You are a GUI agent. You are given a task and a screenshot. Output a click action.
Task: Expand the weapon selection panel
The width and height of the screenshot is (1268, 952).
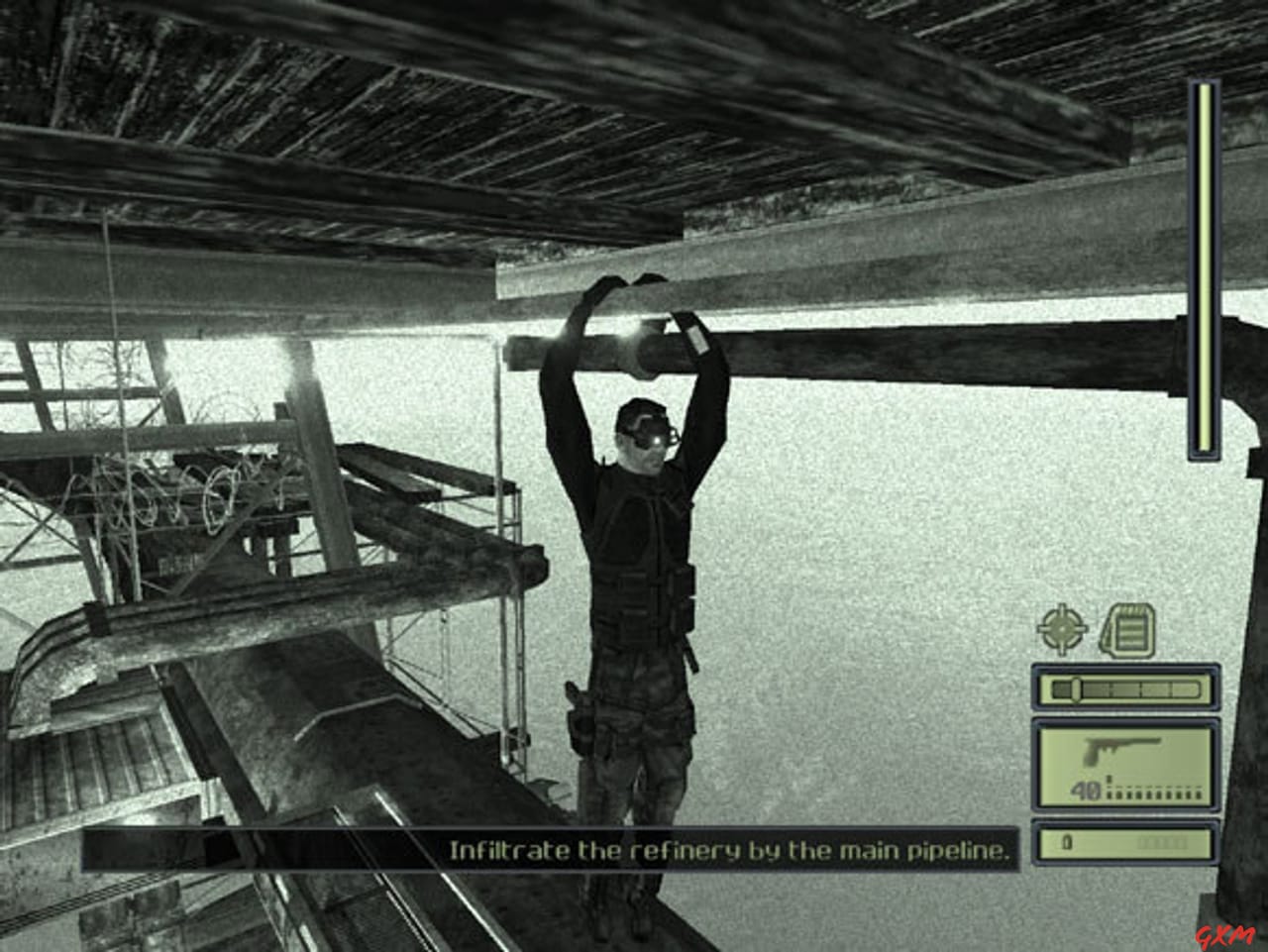click(1126, 763)
